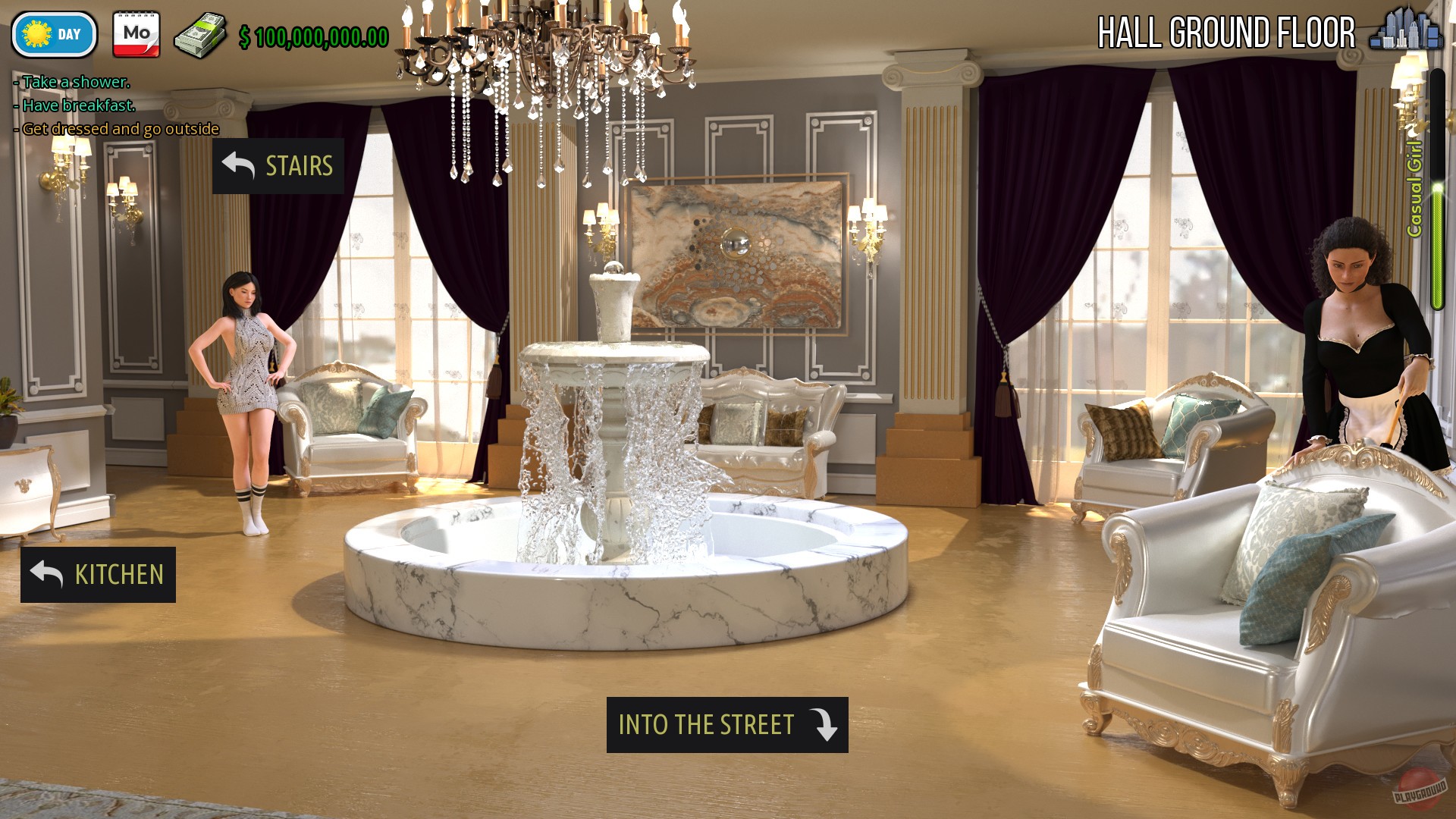Click the $100,000,000.00 money counter
The image size is (1456, 819).
[311, 33]
